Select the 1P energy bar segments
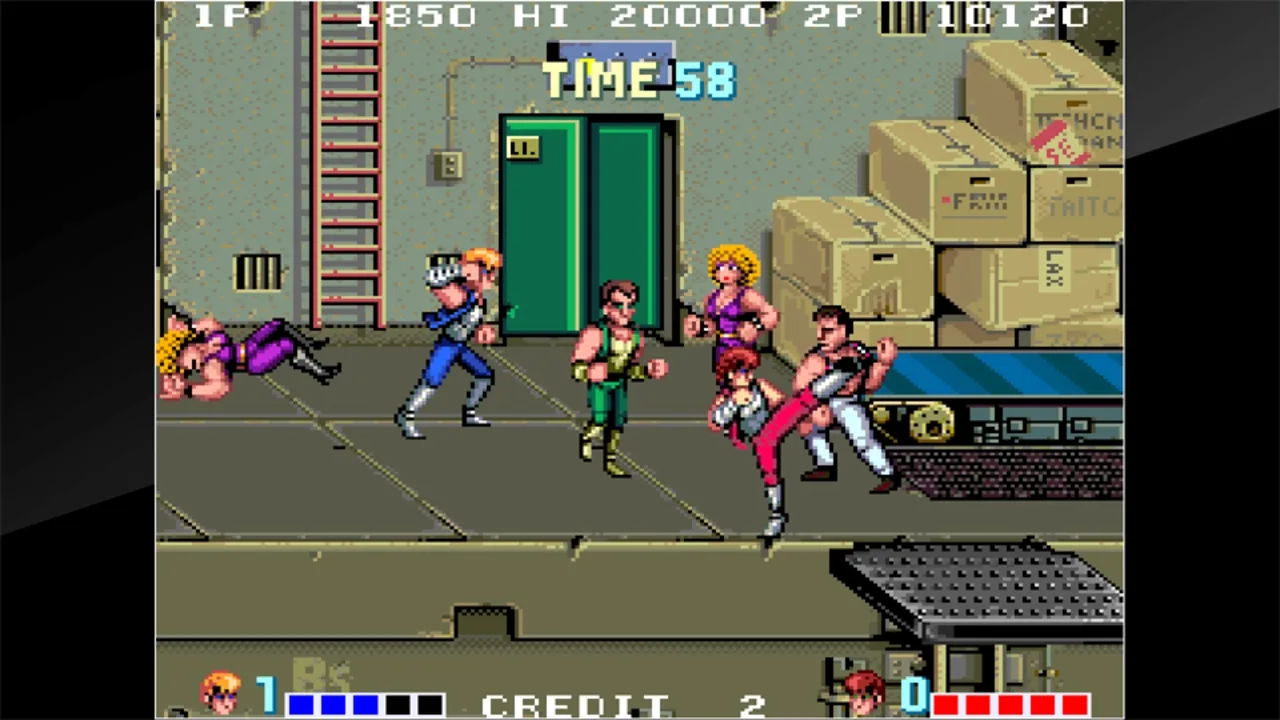This screenshot has height=720, width=1280. tap(365, 703)
